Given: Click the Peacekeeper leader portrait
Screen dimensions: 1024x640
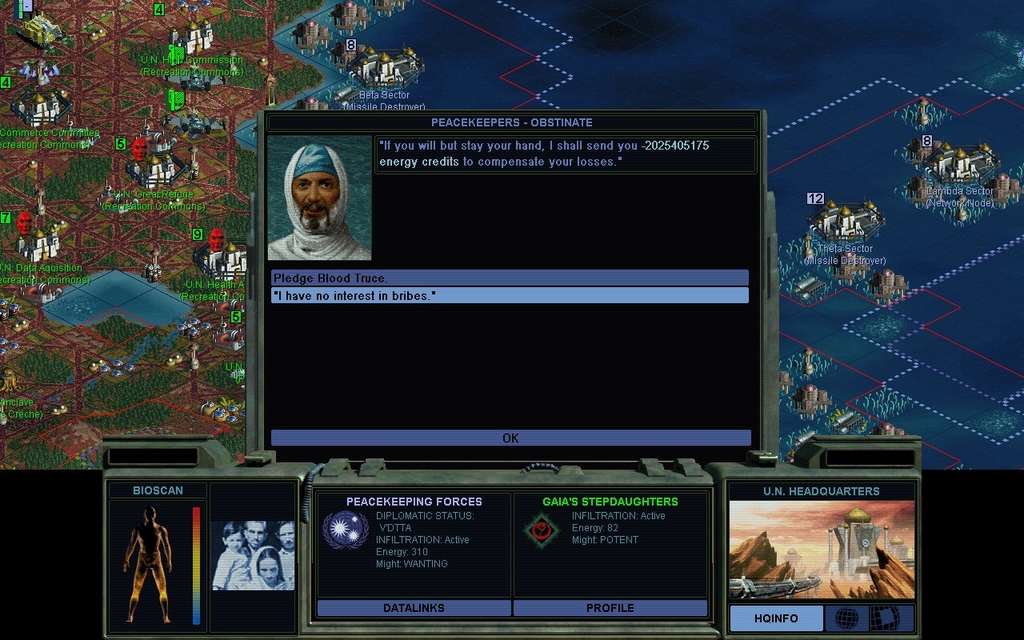Looking at the screenshot, I should [x=319, y=198].
